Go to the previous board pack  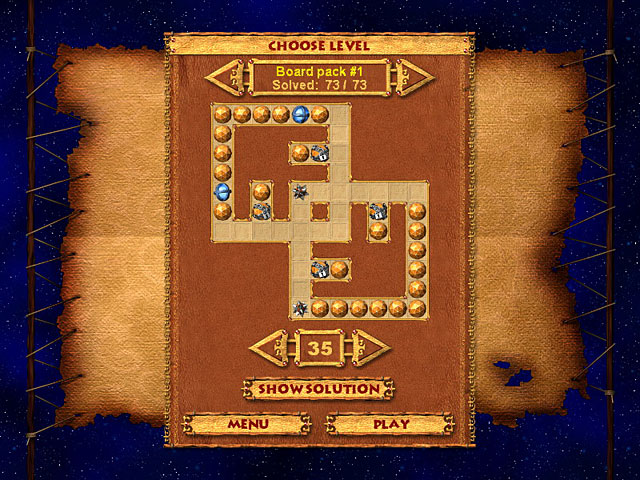[x=223, y=77]
